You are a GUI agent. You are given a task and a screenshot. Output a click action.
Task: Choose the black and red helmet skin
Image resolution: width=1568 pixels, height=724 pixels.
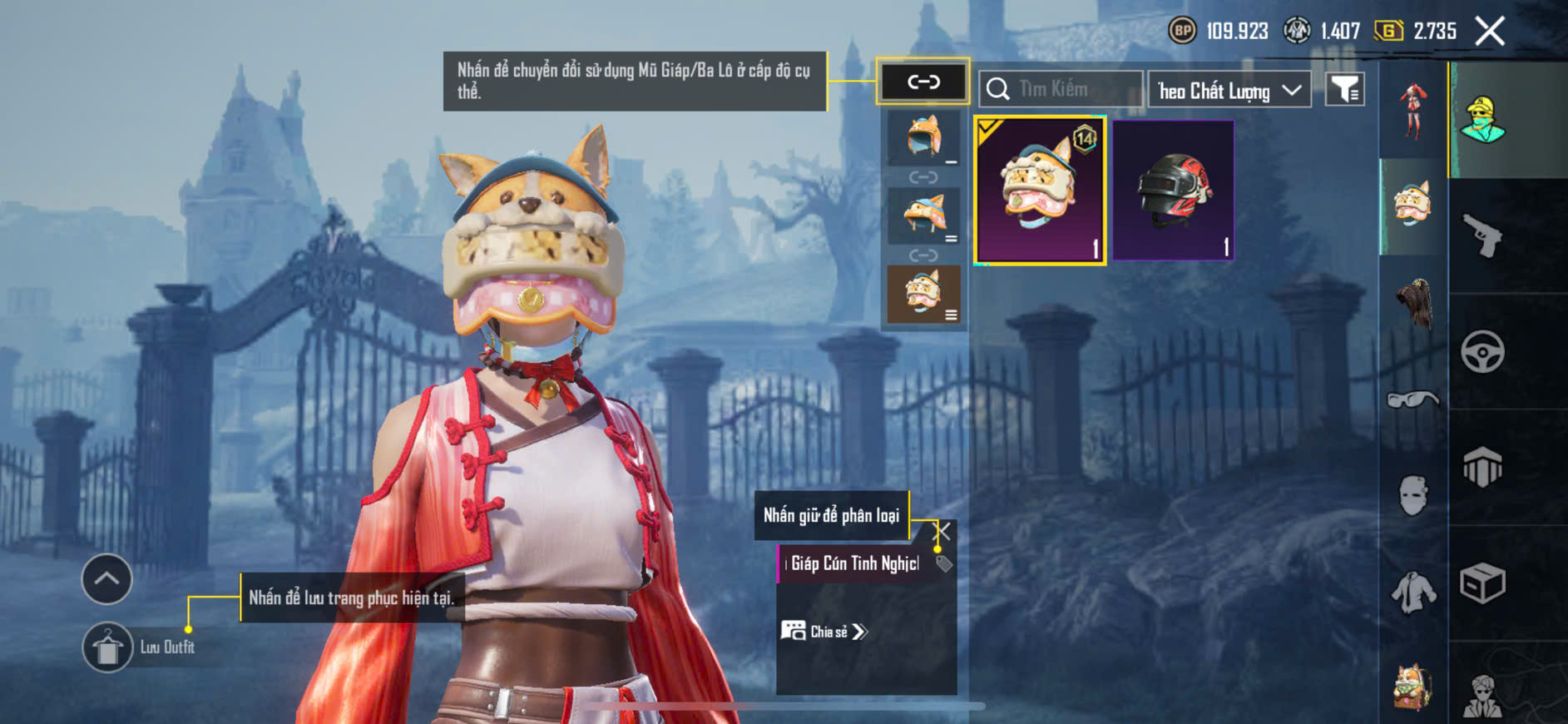pos(1173,191)
